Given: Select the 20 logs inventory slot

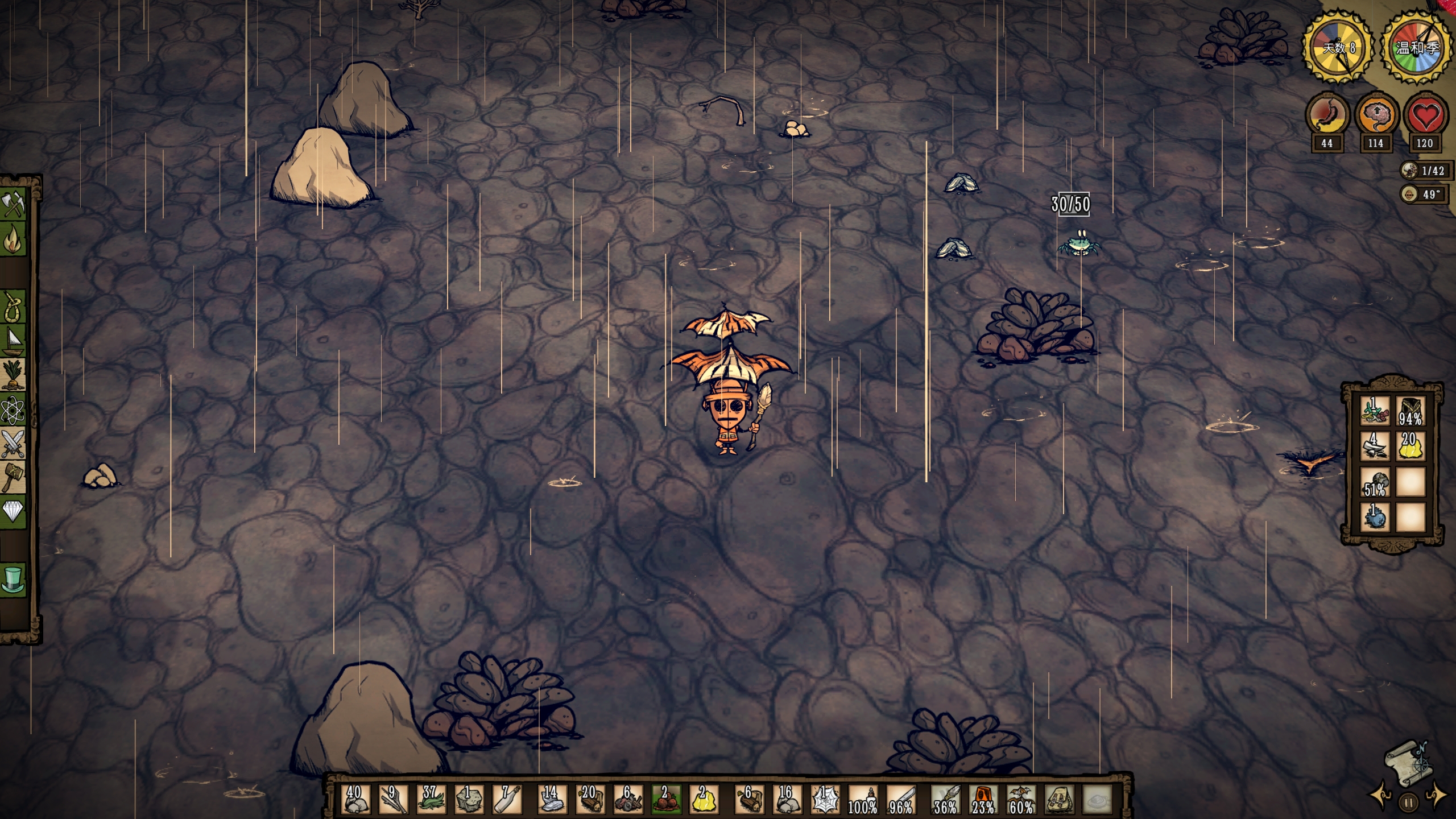Looking at the screenshot, I should click(x=589, y=799).
